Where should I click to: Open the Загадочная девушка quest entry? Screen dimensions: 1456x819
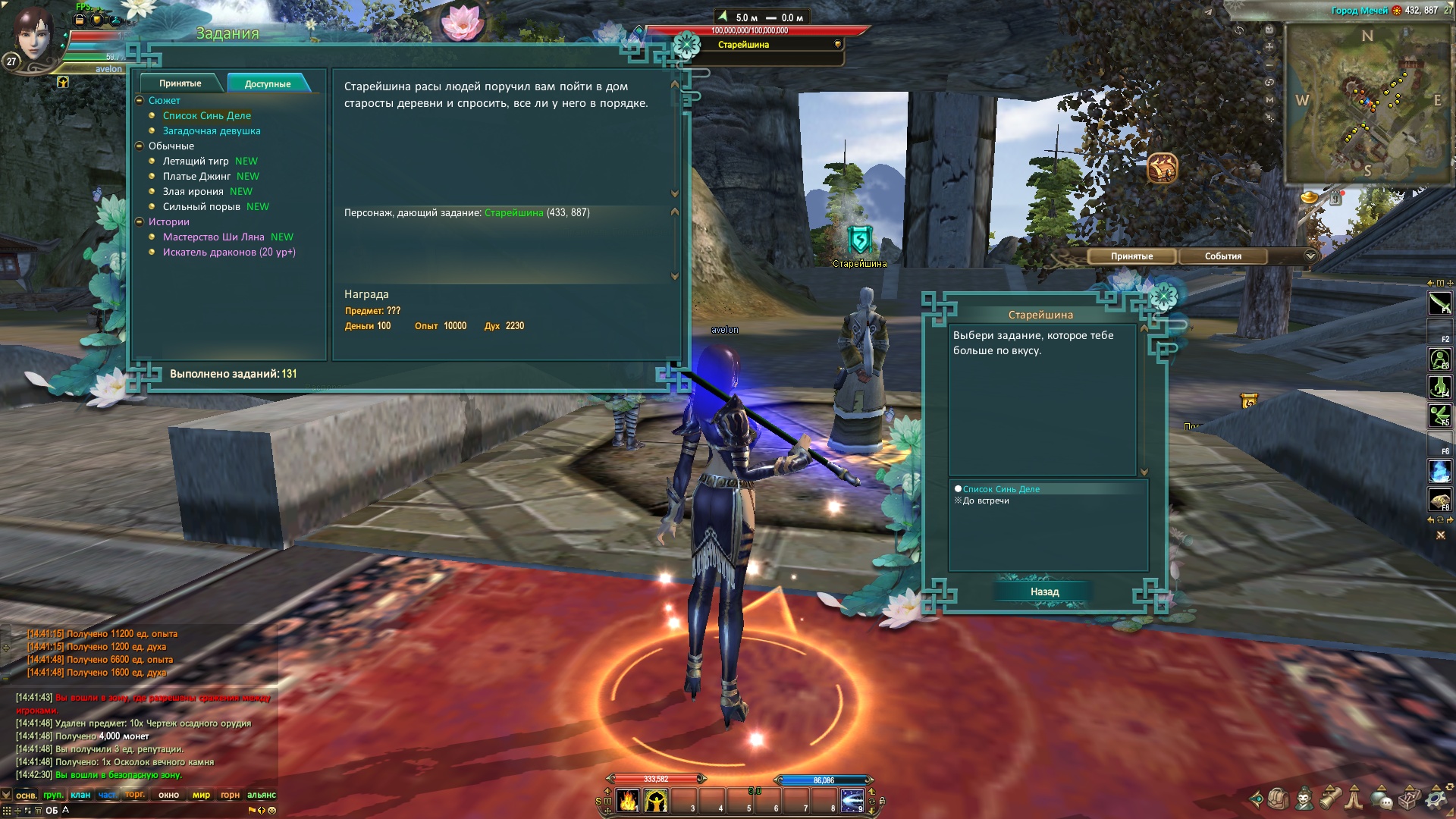tap(211, 131)
